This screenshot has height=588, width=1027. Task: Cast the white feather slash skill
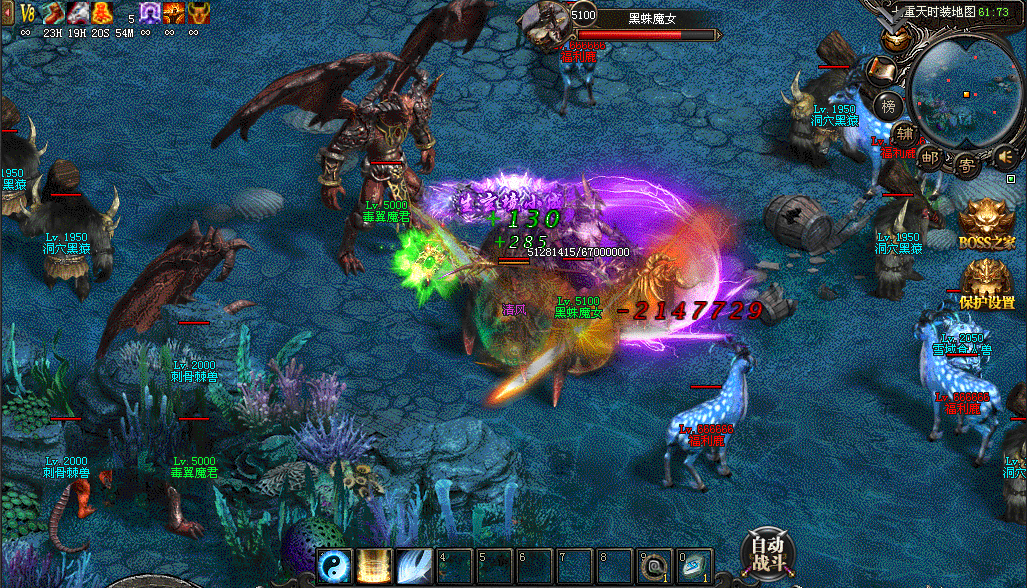point(414,567)
